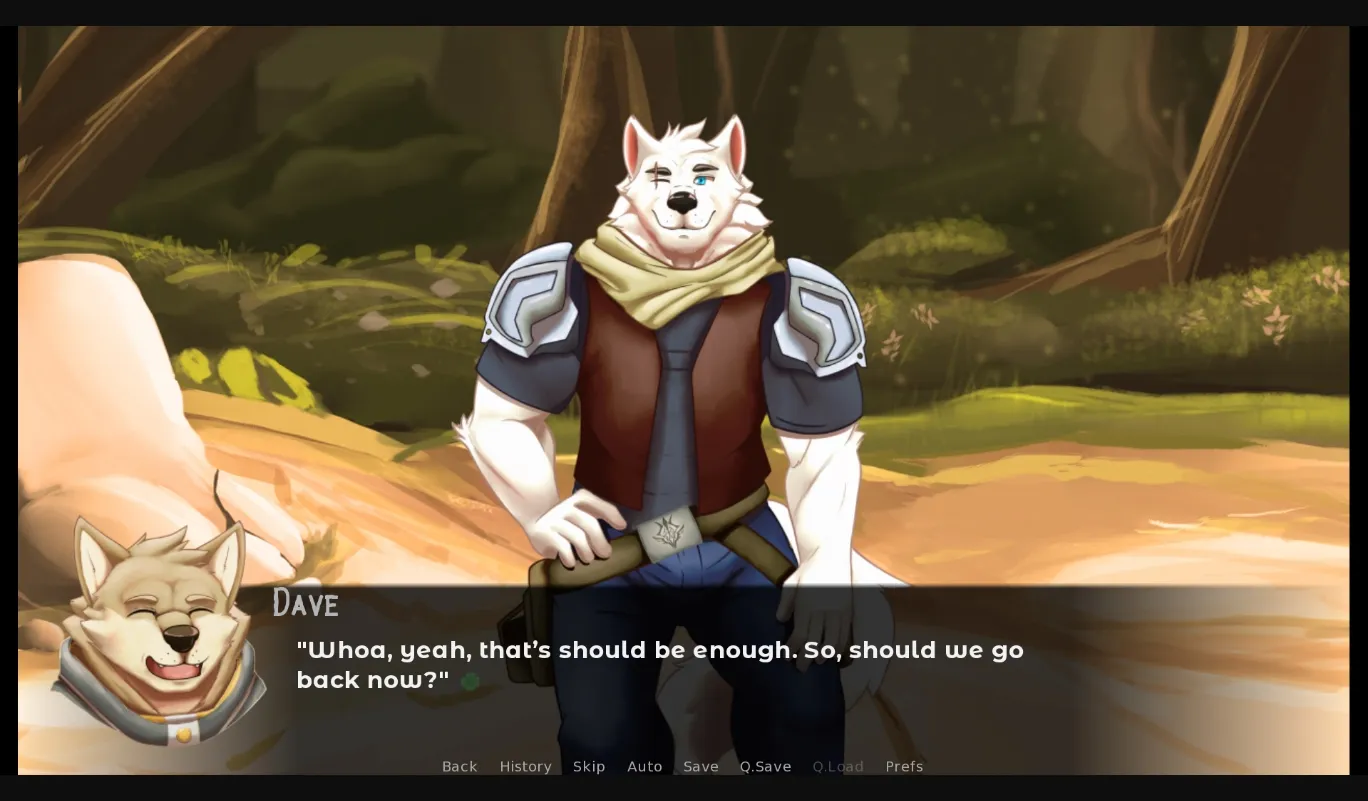
Task: Quick save the game with Q.Save
Action: coord(765,766)
